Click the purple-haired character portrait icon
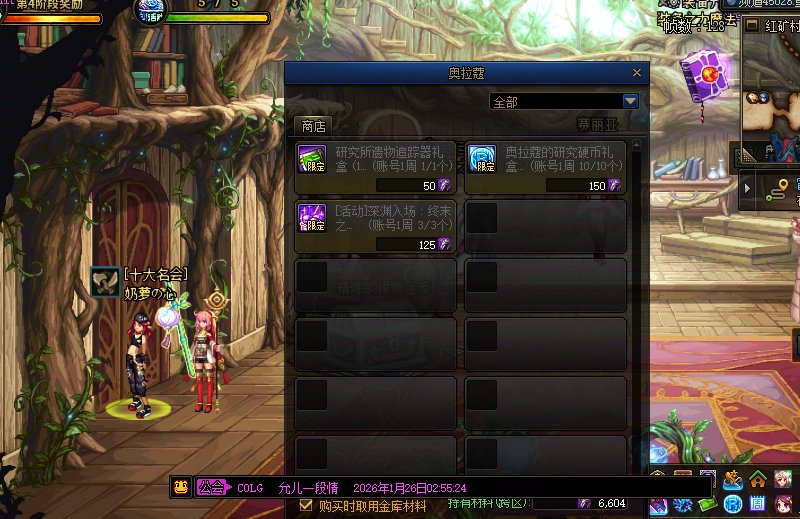Screen dimensions: 800x519 [x=782, y=503]
